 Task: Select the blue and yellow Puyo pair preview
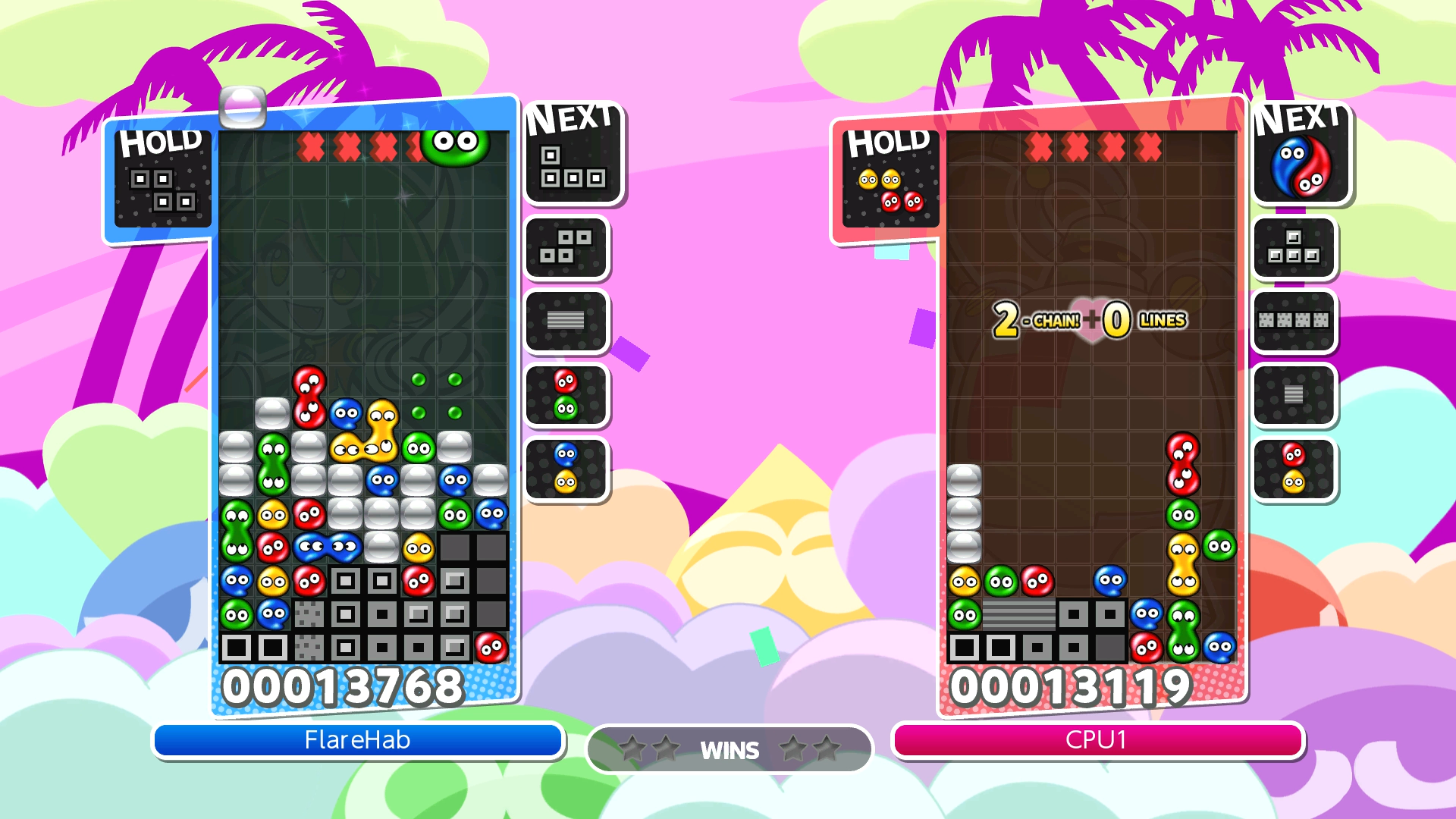(566, 469)
